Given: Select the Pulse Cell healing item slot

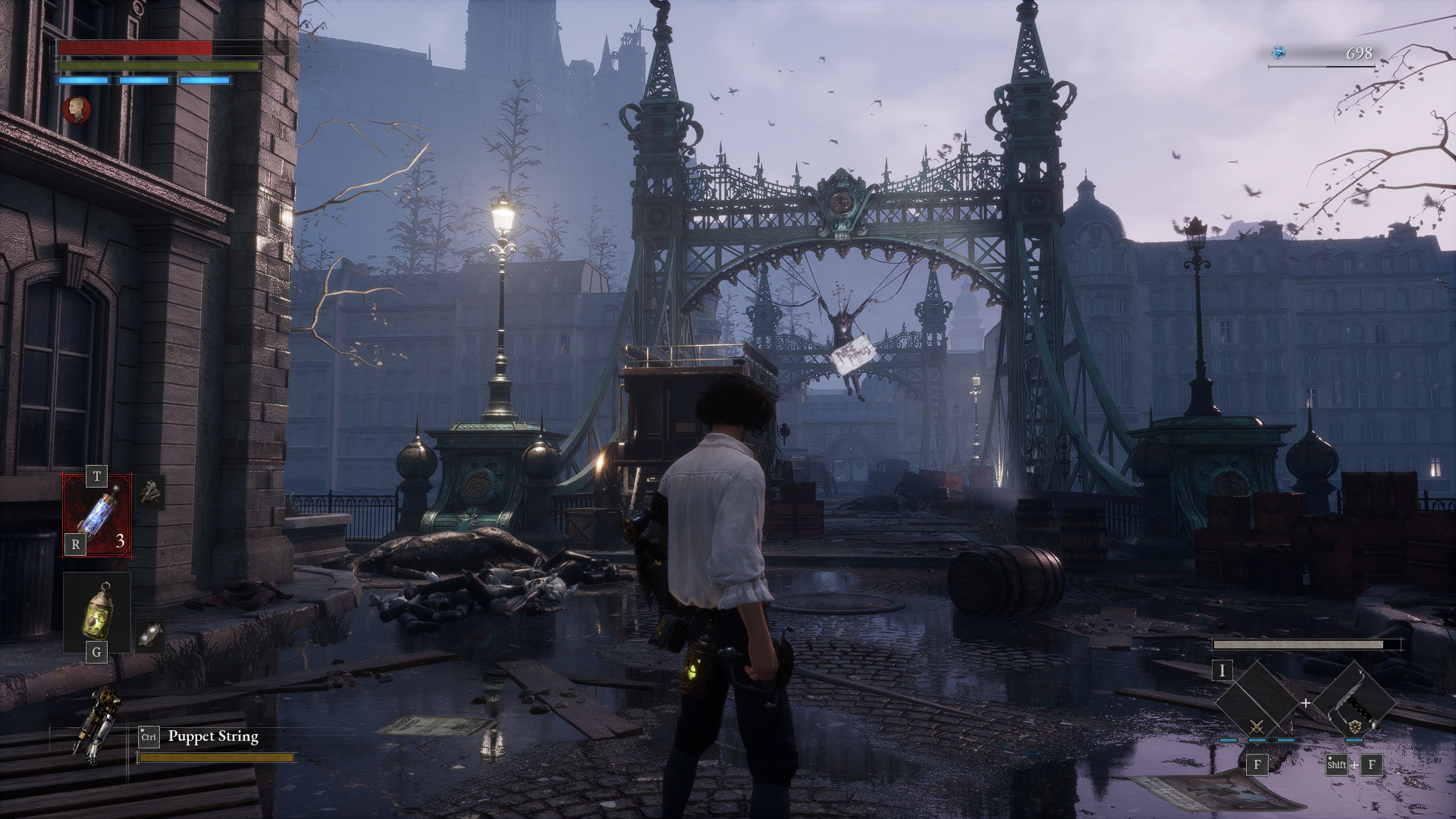Looking at the screenshot, I should pyautogui.click(x=97, y=515).
